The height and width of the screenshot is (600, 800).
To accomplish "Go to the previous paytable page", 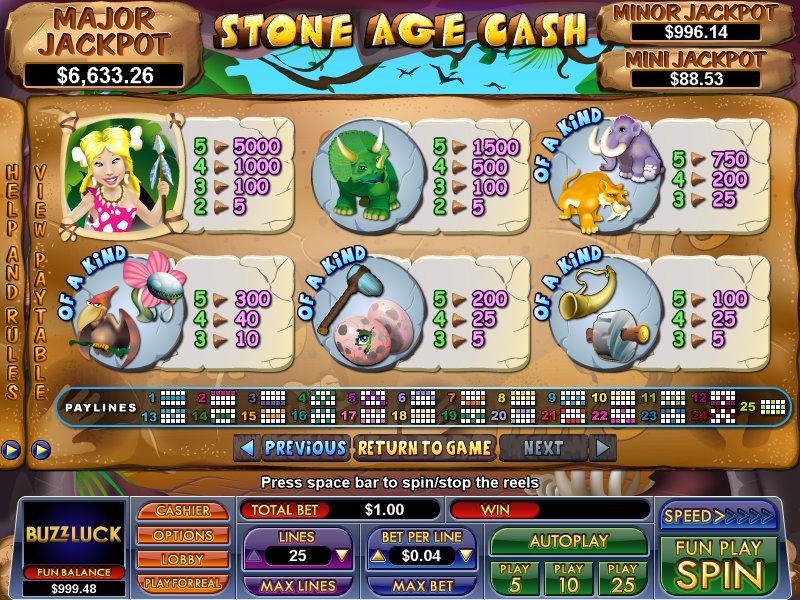I will pos(292,448).
